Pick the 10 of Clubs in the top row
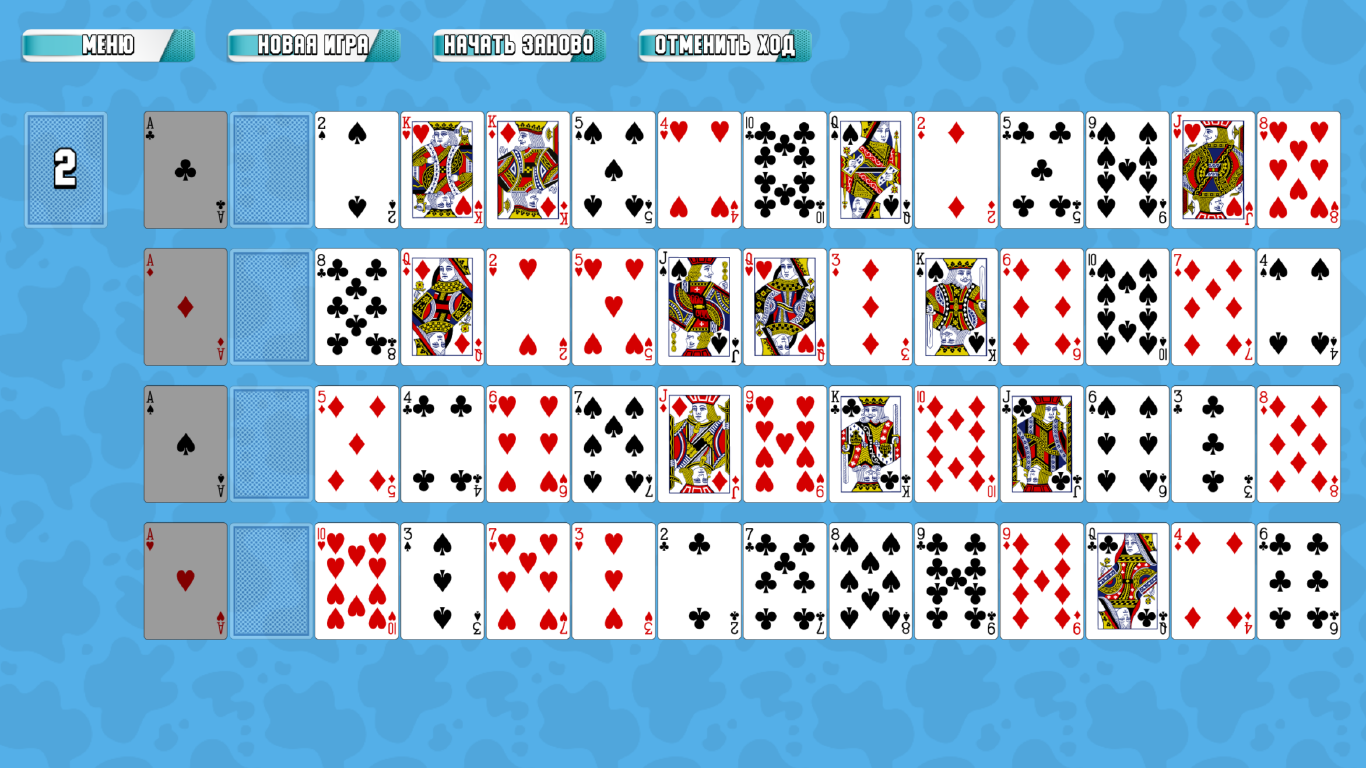 pyautogui.click(x=785, y=168)
